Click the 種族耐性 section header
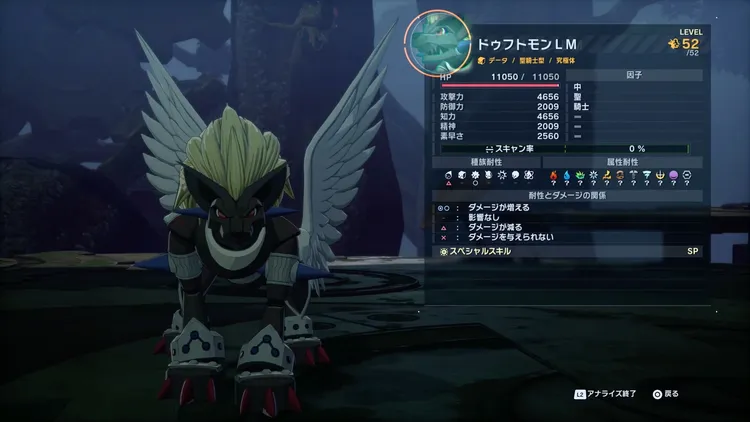Viewport: 750px width, 422px height. click(x=488, y=161)
